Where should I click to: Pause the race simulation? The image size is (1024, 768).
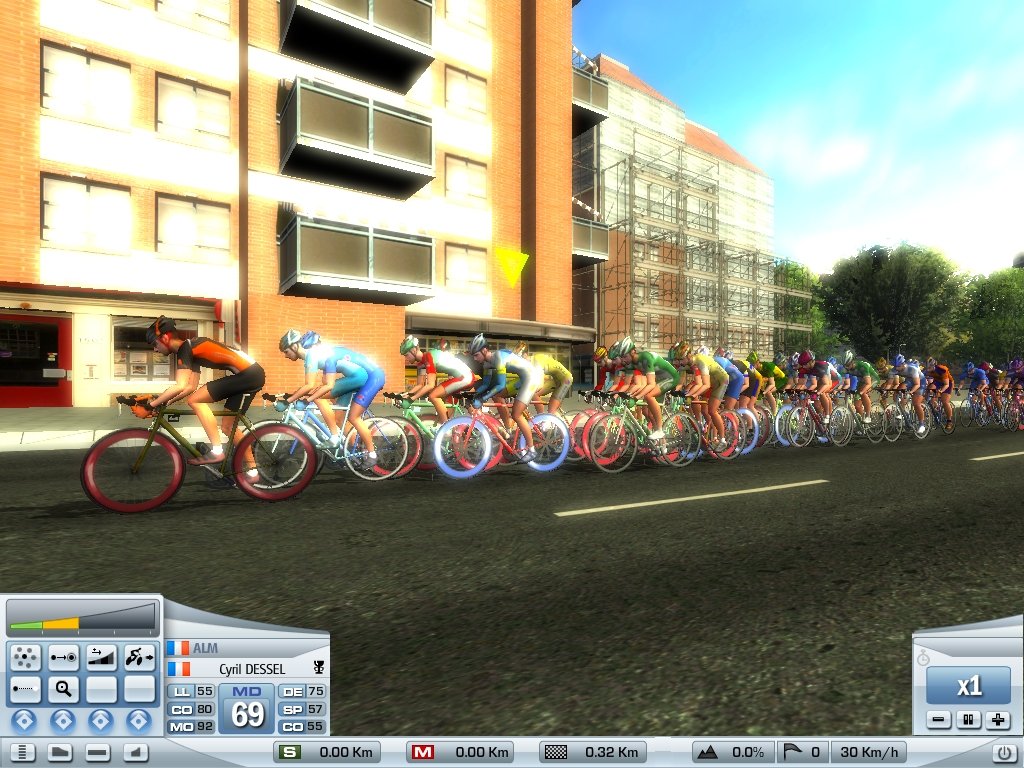pos(967,720)
